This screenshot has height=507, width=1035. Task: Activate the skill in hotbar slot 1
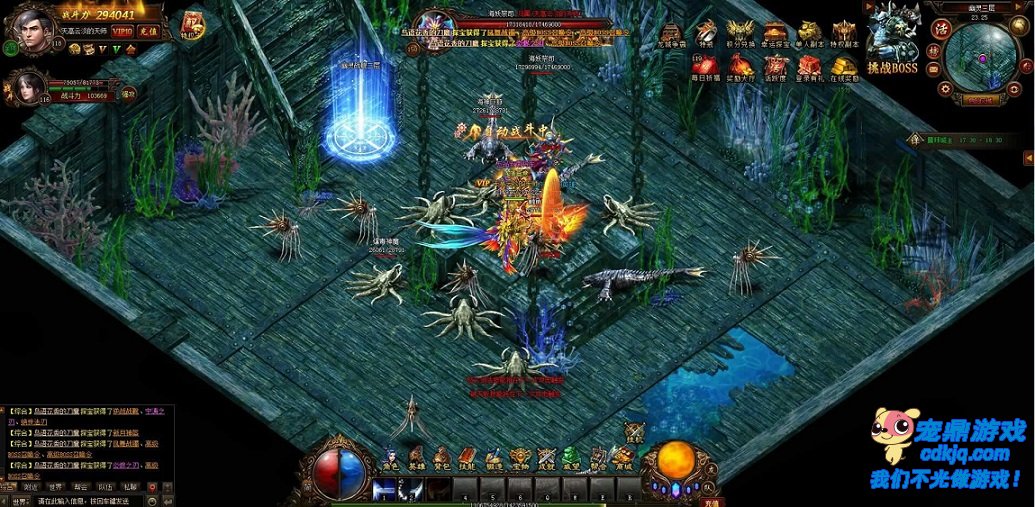pos(384,489)
